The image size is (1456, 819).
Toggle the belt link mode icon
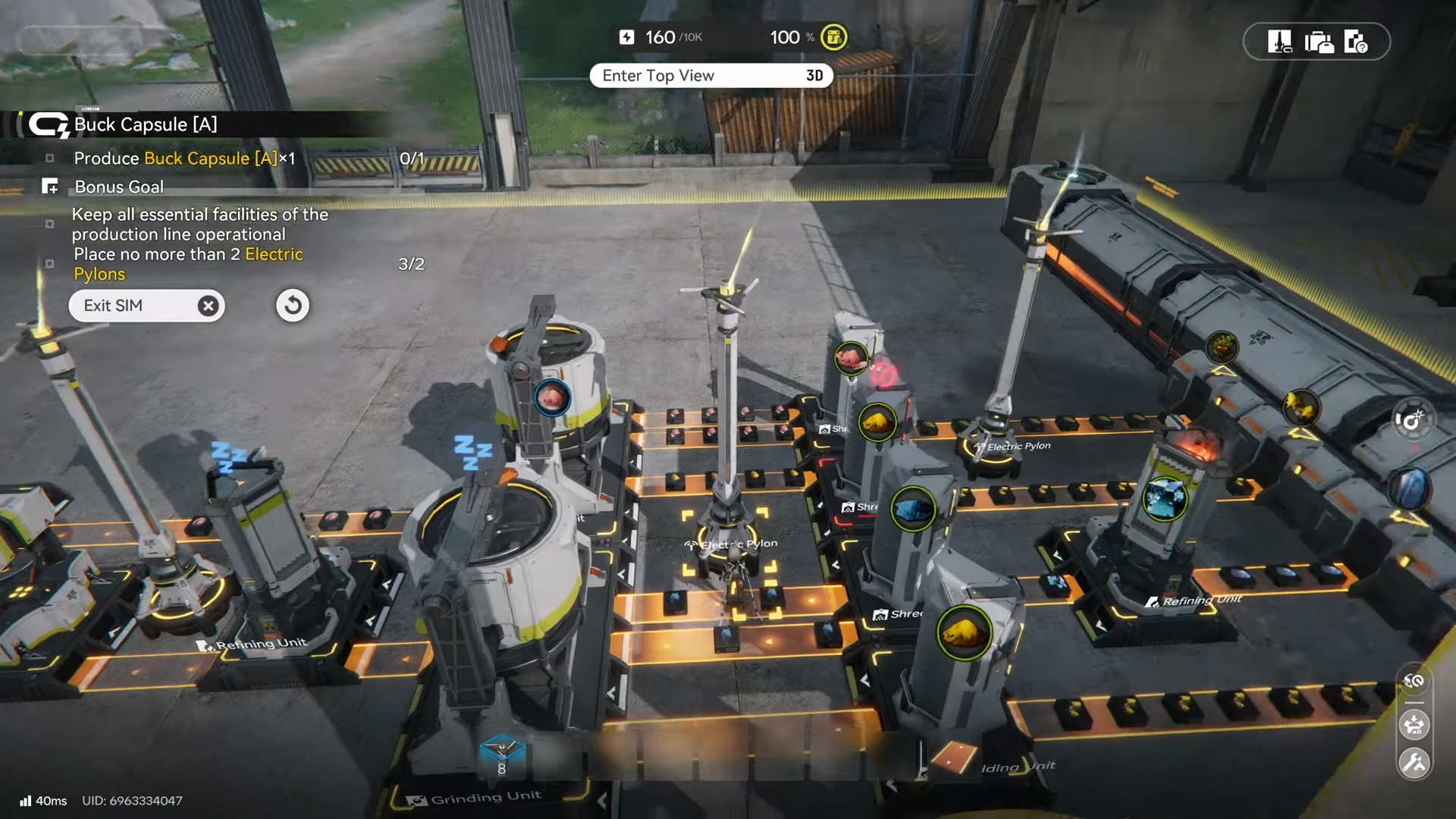coord(1414,681)
